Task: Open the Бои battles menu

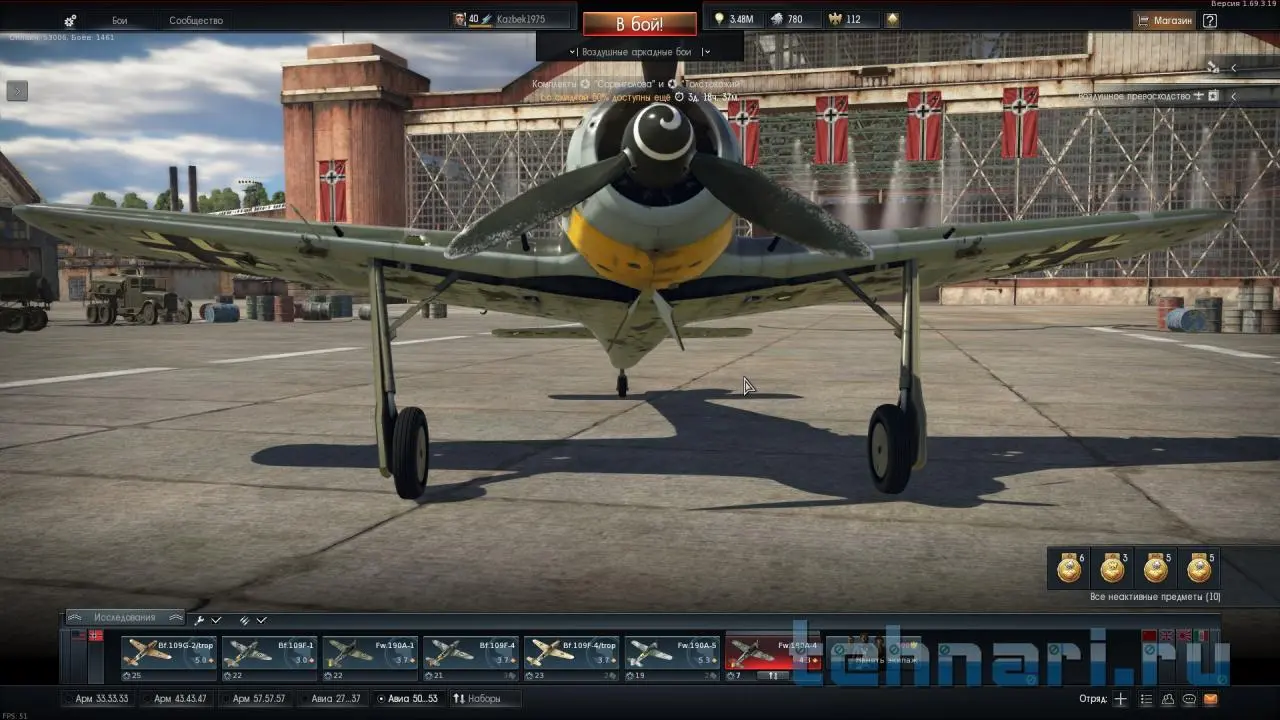Action: click(120, 20)
